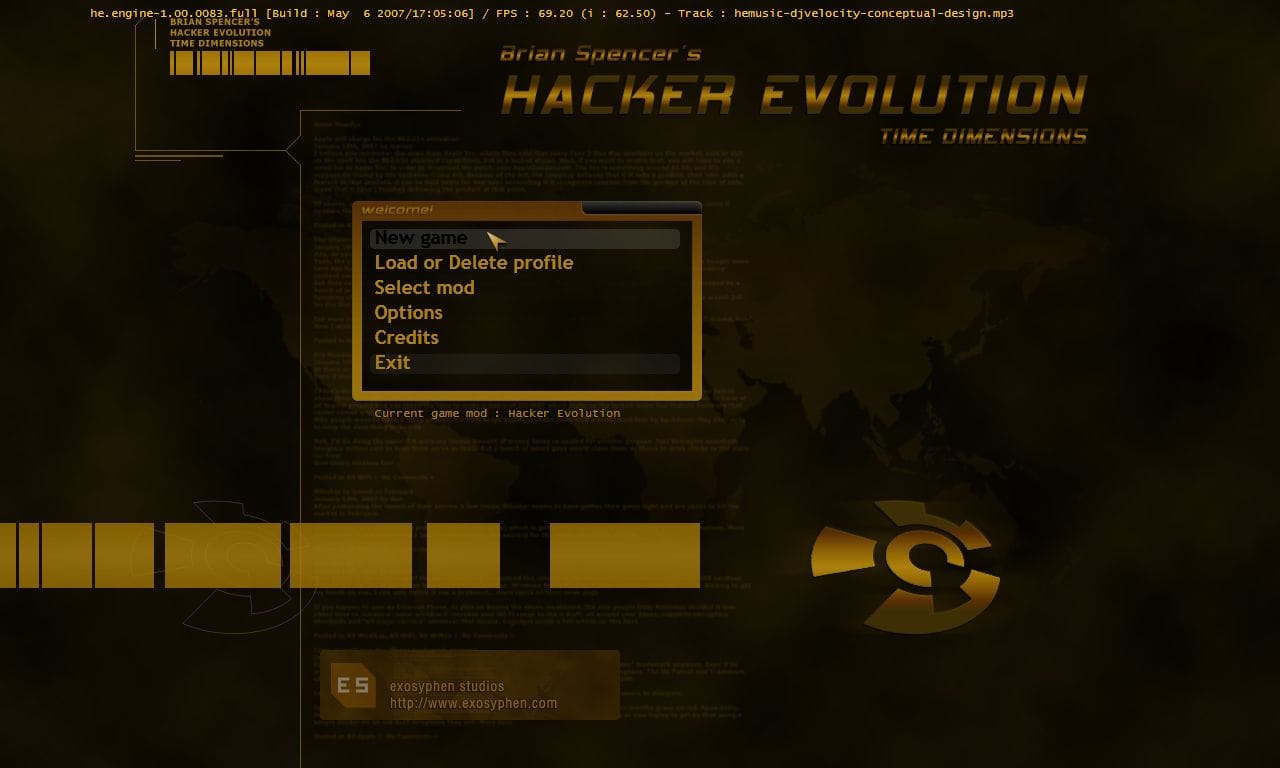The height and width of the screenshot is (768, 1280).
Task: Open the Credits screen
Action: click(406, 337)
